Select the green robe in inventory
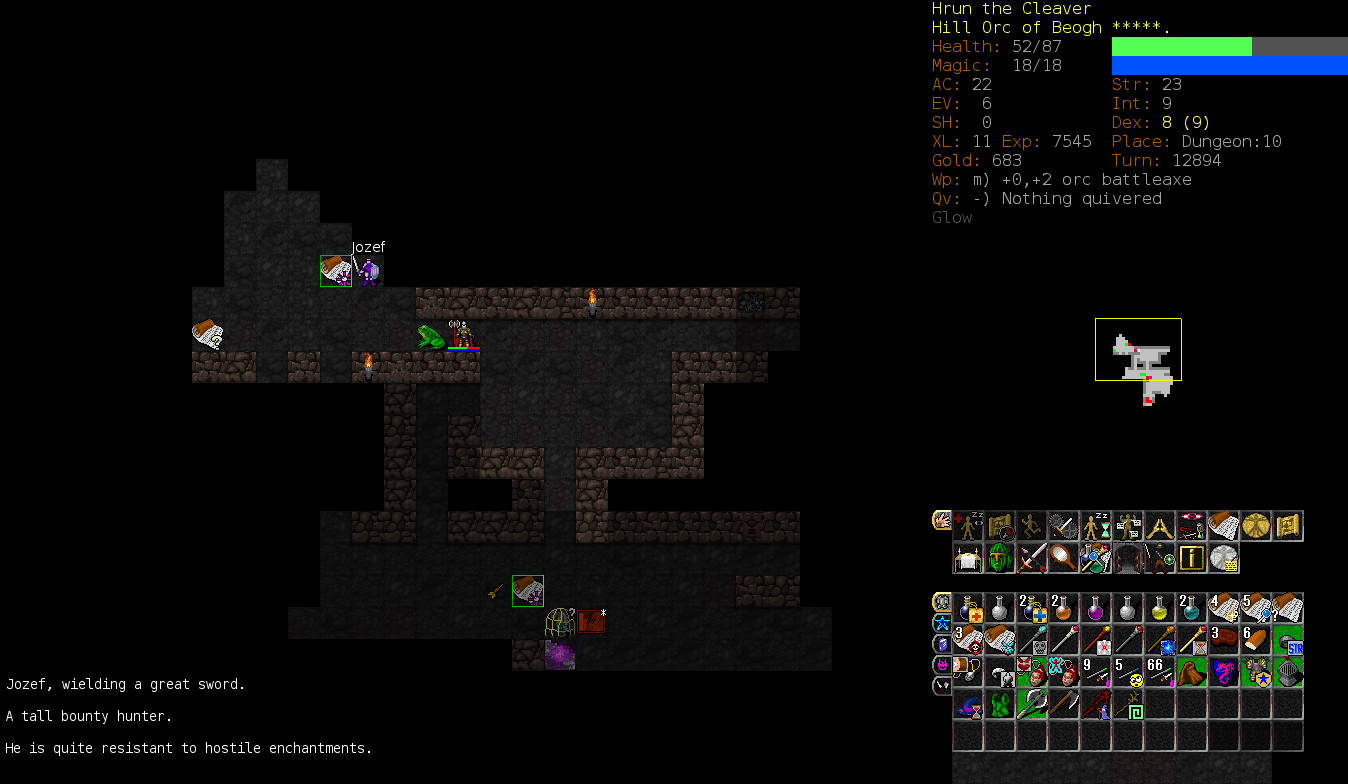The image size is (1348, 784). [1000, 704]
